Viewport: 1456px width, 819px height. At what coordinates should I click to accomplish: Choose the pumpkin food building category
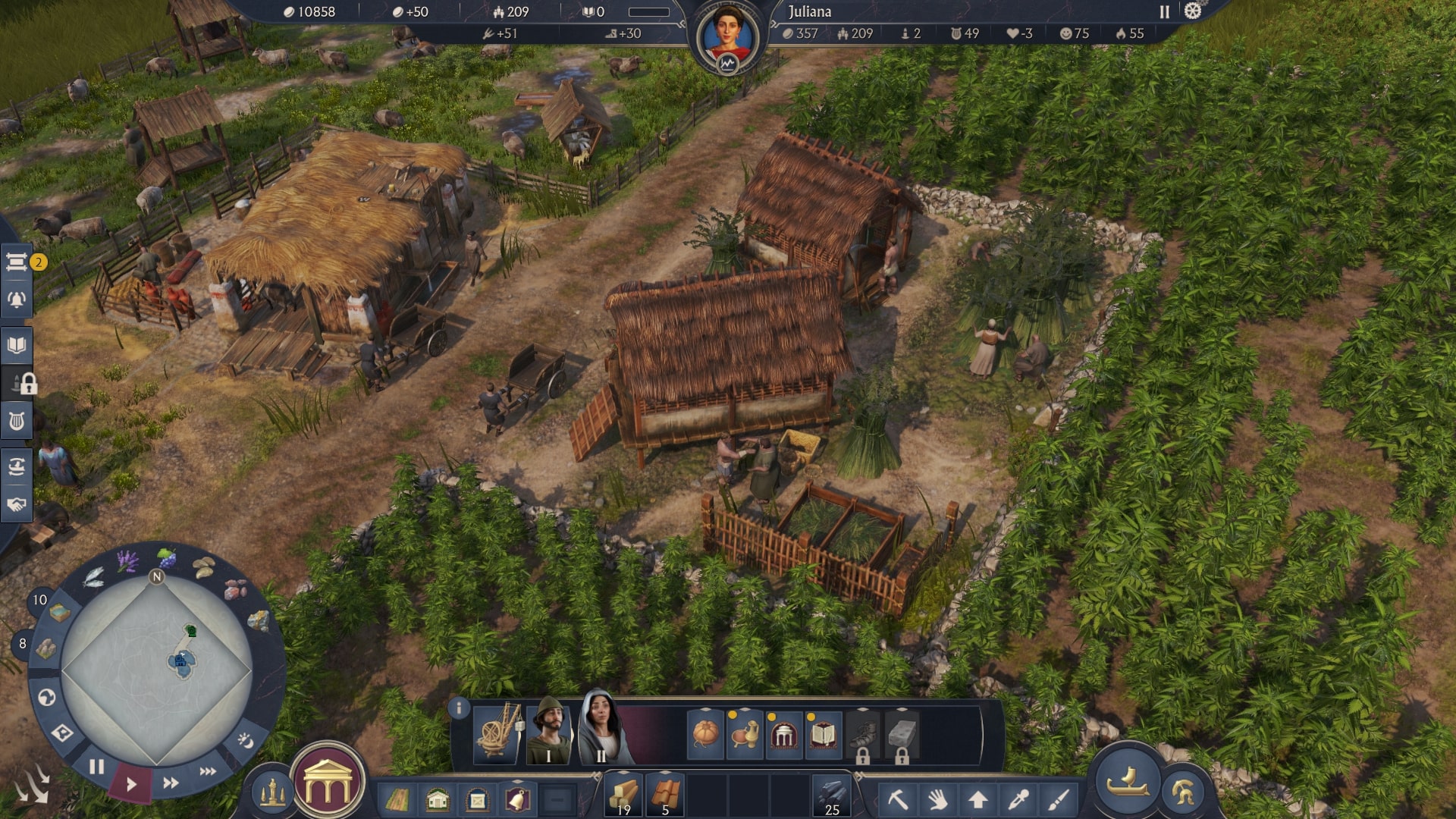[x=705, y=735]
